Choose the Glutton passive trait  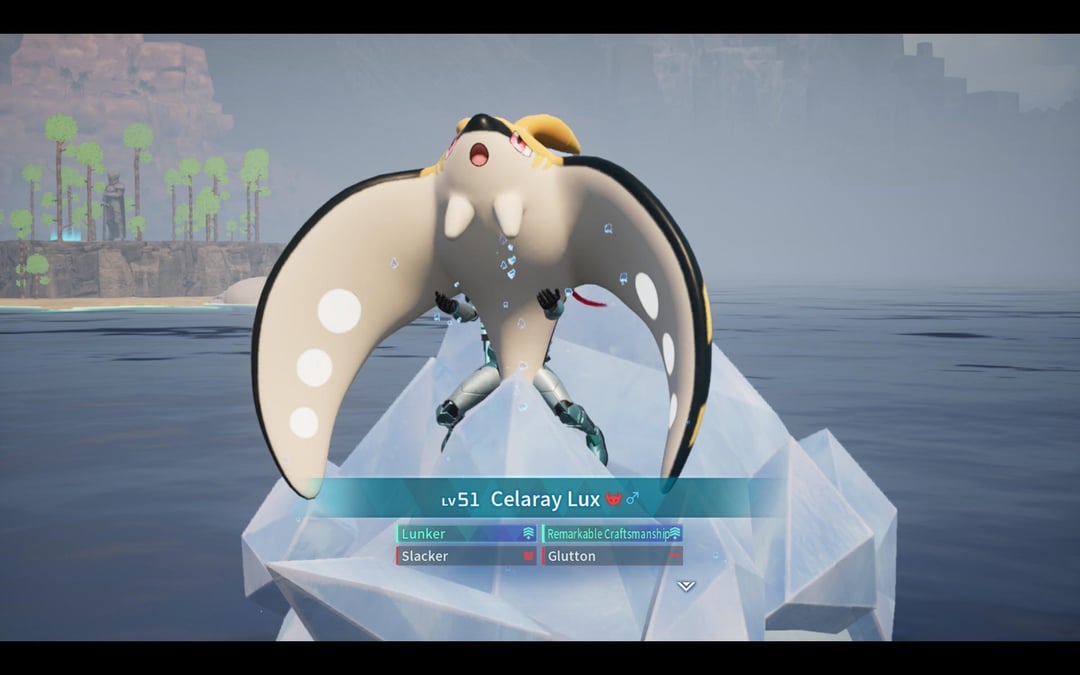point(612,556)
